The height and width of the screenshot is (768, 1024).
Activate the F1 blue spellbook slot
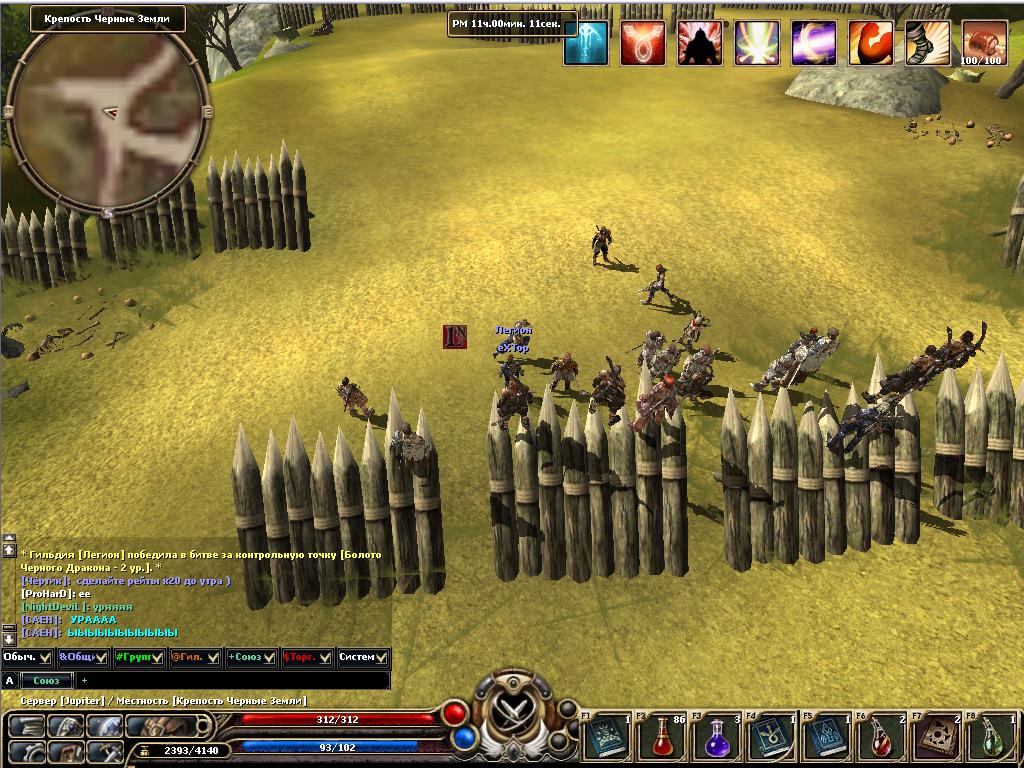(606, 737)
